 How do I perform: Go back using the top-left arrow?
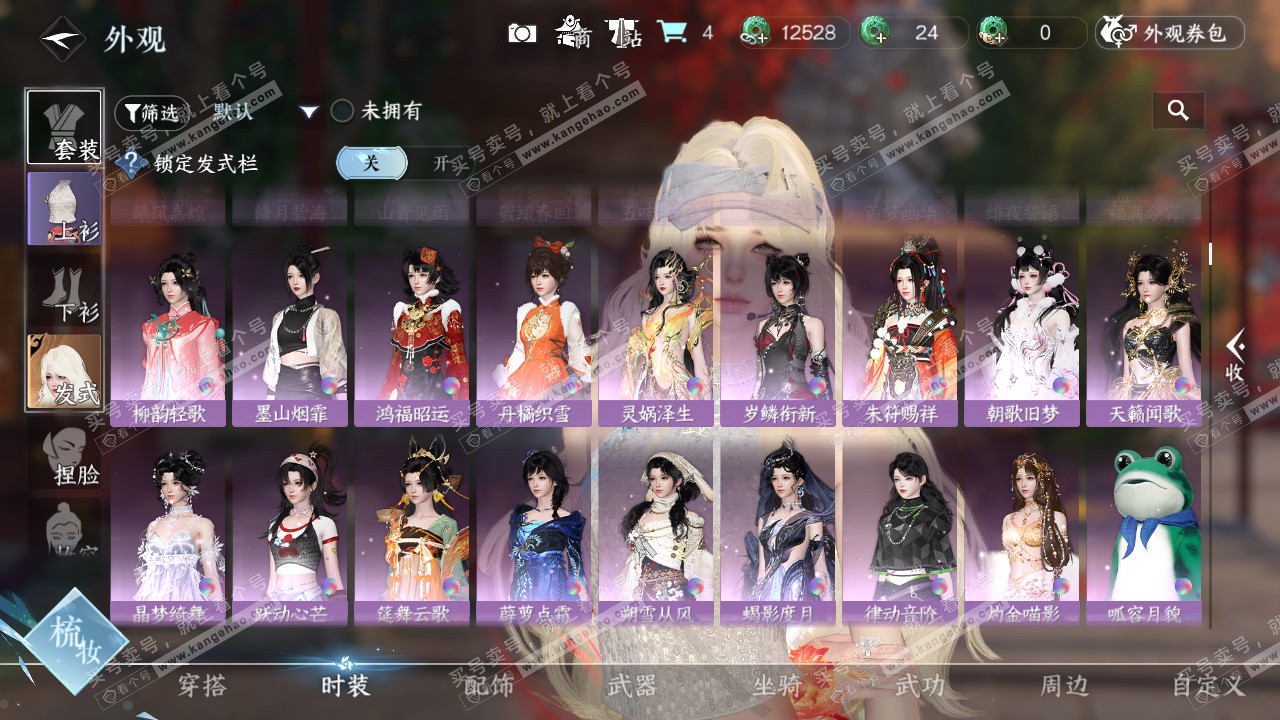62,39
